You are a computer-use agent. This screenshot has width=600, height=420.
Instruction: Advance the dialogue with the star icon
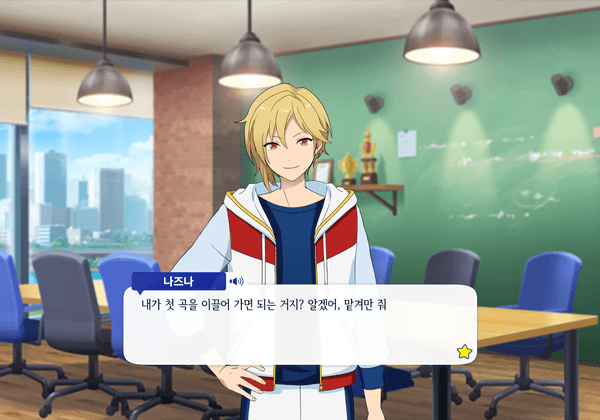click(464, 351)
